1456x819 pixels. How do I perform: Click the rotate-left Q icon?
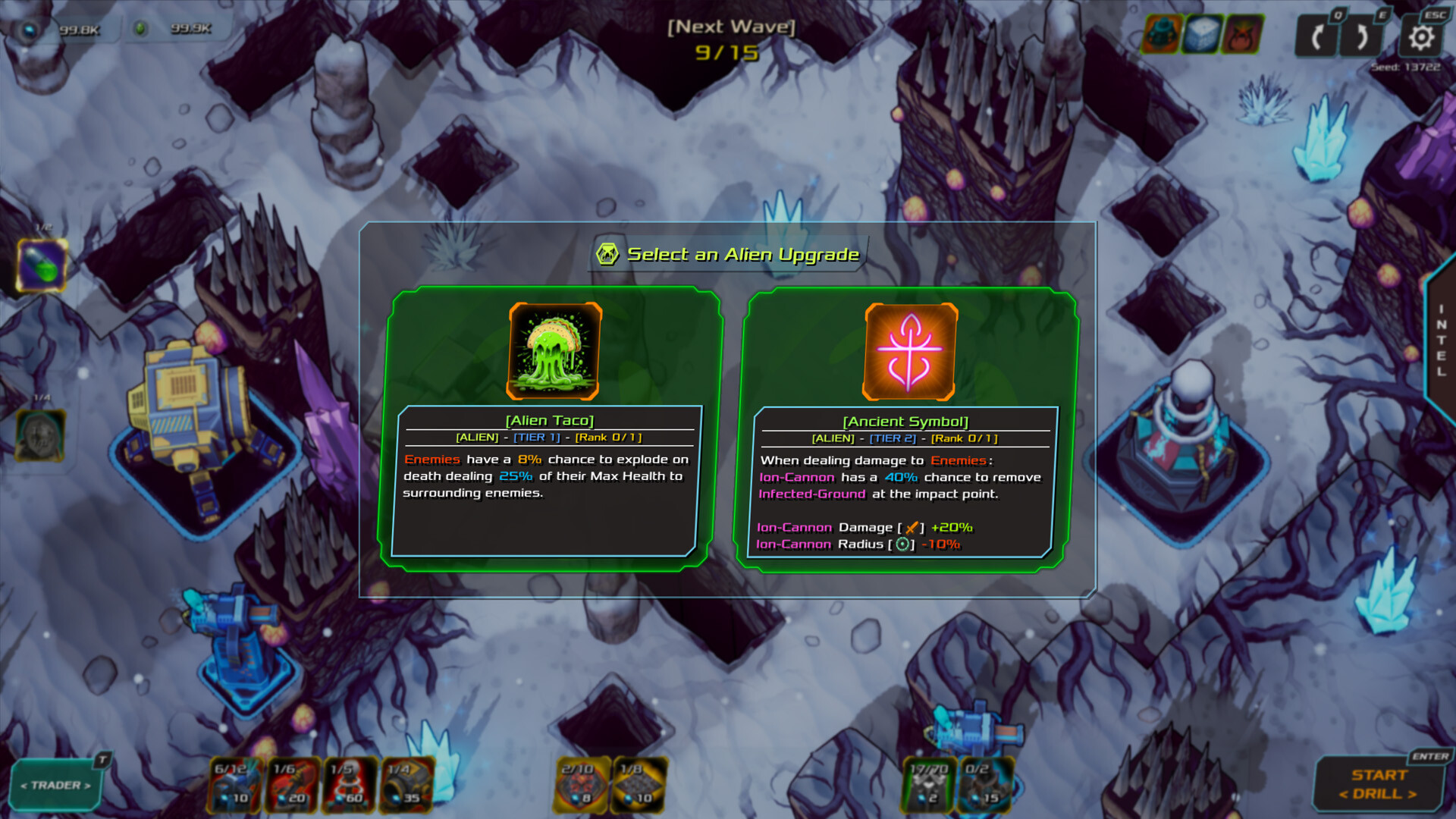point(1317,33)
